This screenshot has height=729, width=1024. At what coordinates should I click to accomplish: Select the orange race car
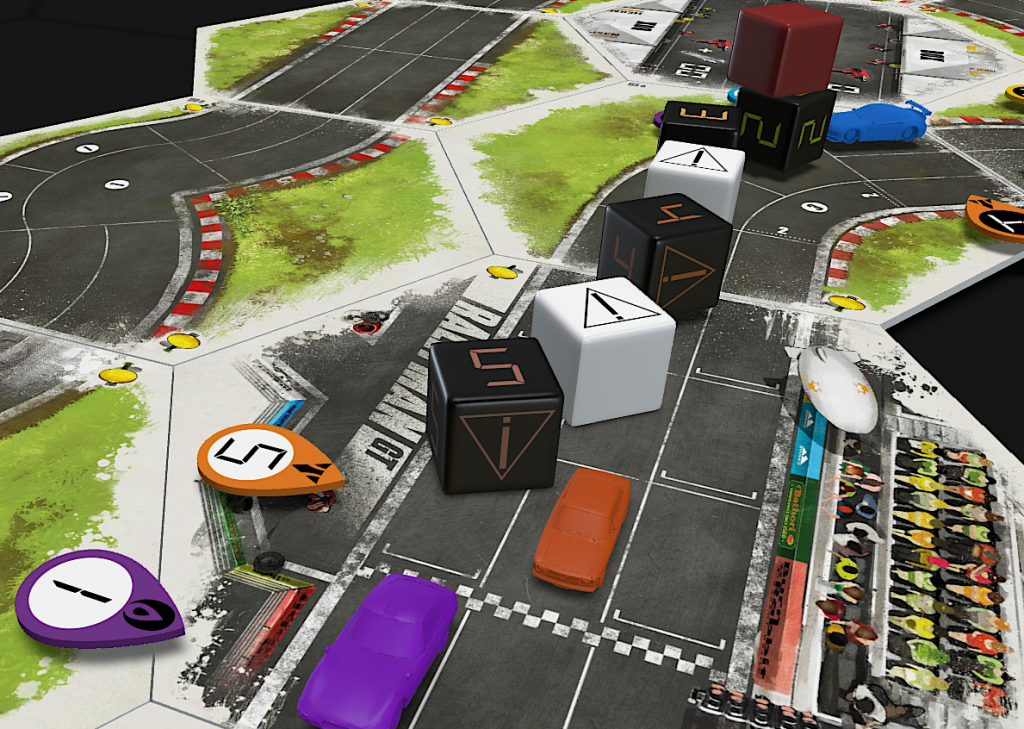[582, 528]
